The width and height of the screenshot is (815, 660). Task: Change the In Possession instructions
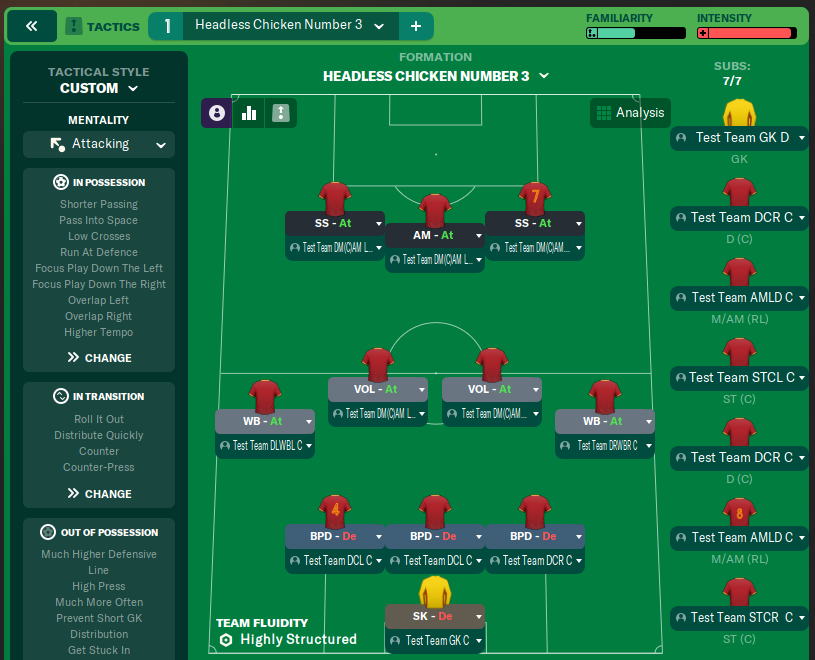pyautogui.click(x=99, y=357)
